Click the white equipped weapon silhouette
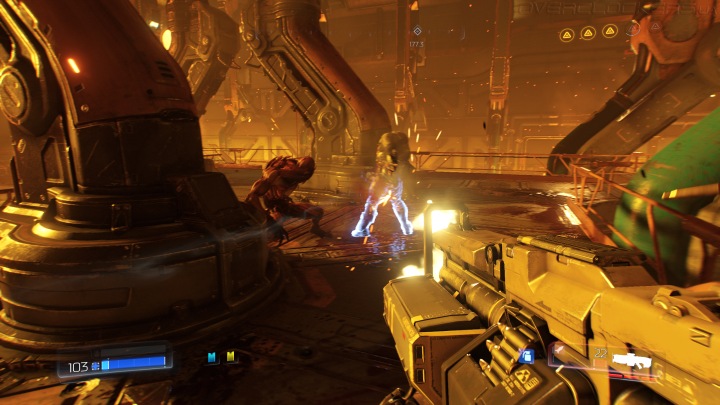Viewport: 720px width, 405px height. [x=630, y=360]
